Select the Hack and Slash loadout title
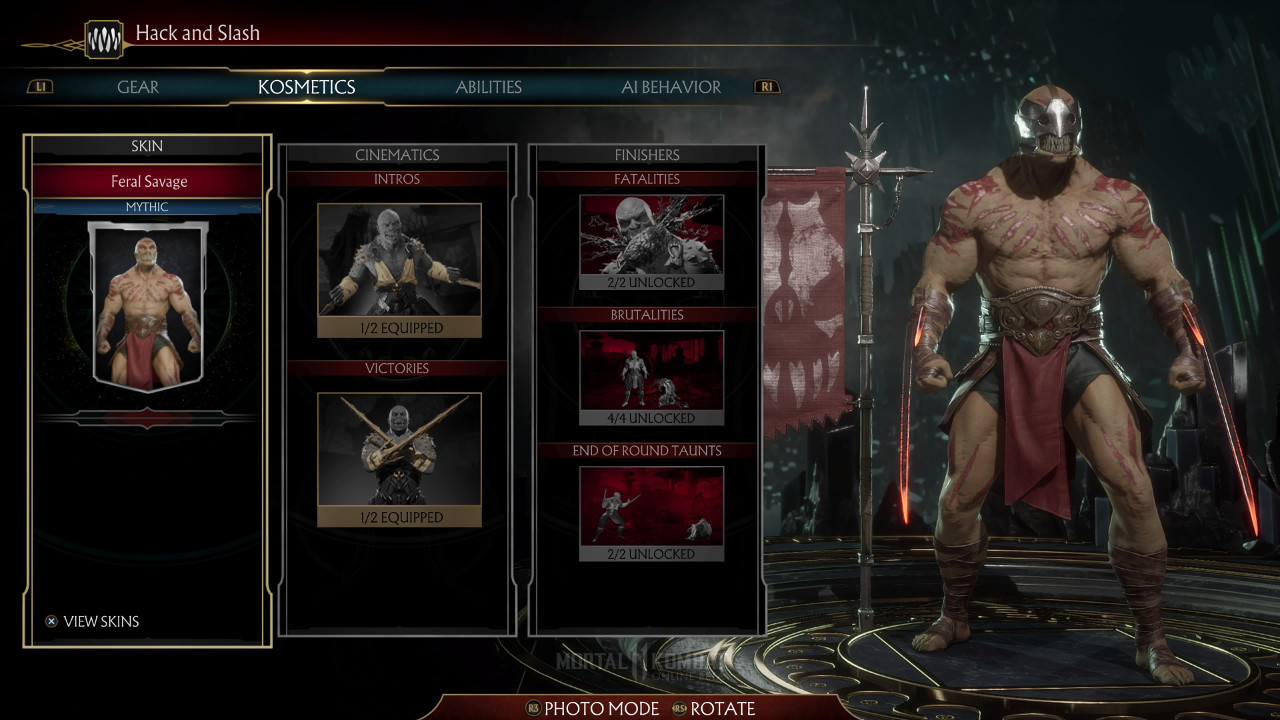Image resolution: width=1280 pixels, height=720 pixels. click(197, 33)
